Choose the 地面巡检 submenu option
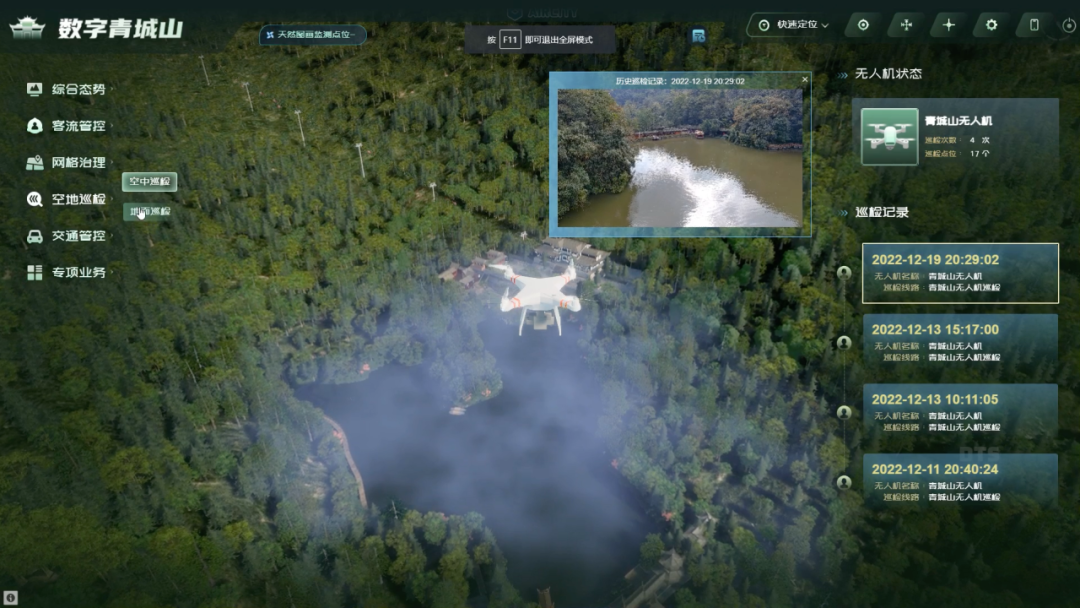The image size is (1080, 608). pos(150,211)
